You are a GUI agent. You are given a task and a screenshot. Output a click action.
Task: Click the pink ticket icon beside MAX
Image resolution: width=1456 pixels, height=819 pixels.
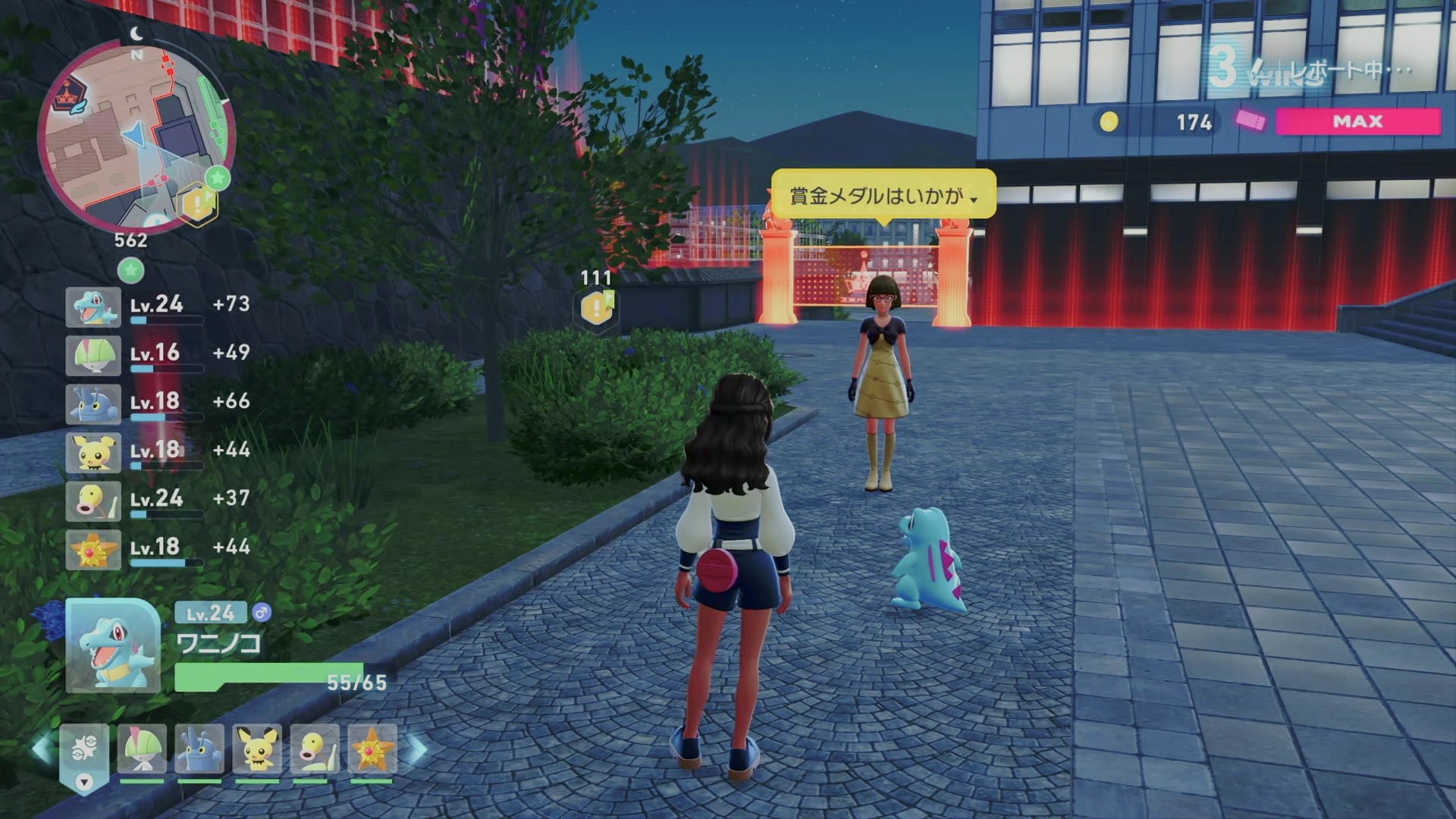click(1250, 121)
